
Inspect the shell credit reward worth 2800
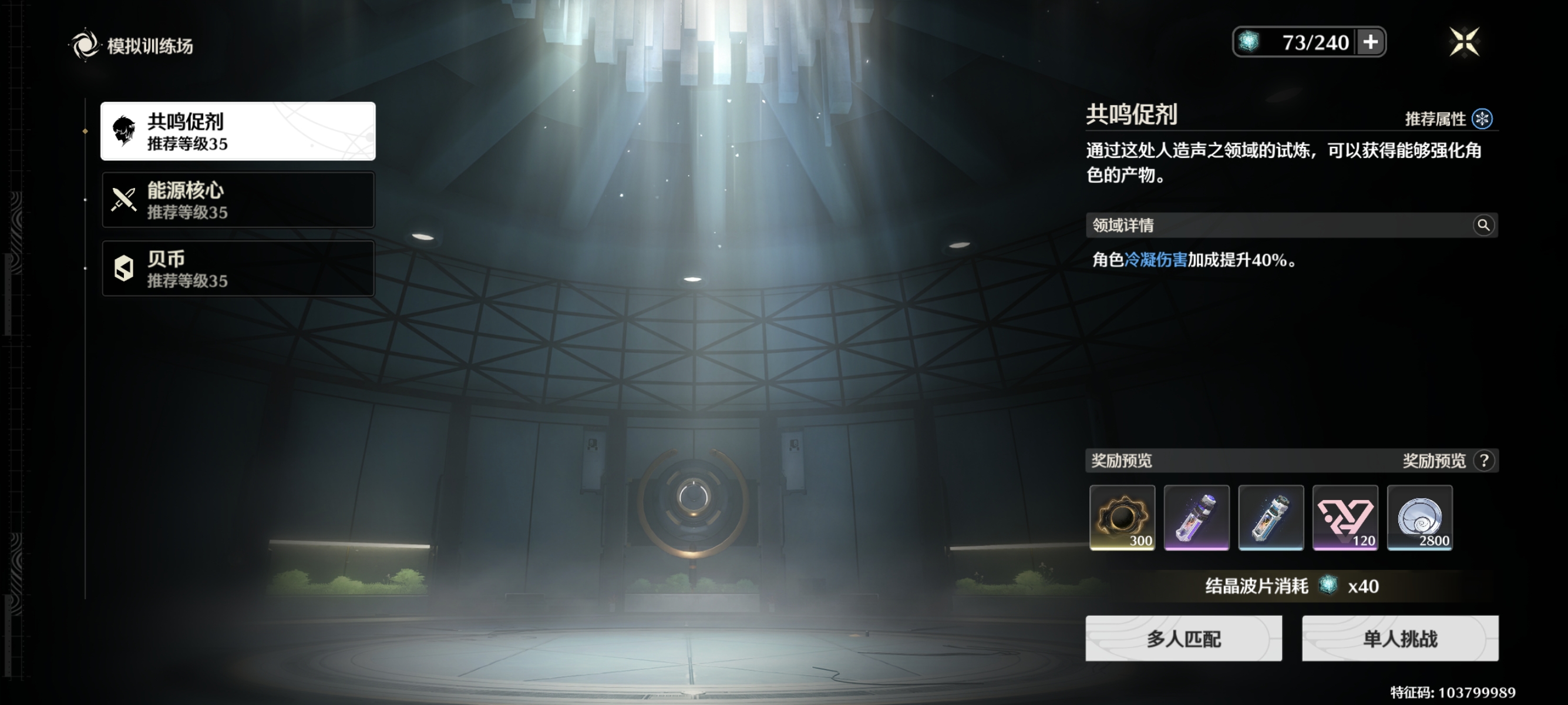(x=1419, y=518)
